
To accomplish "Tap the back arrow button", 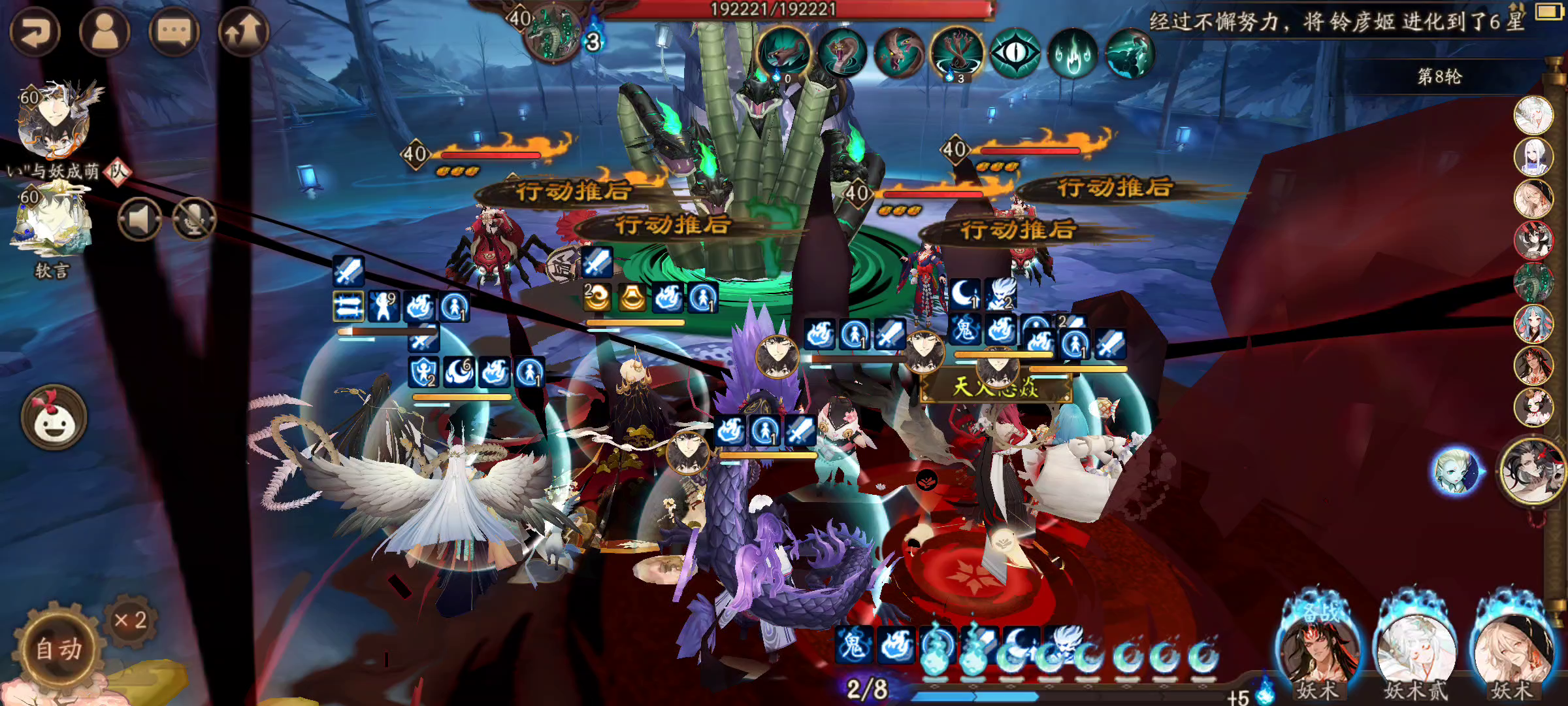I will click(35, 31).
